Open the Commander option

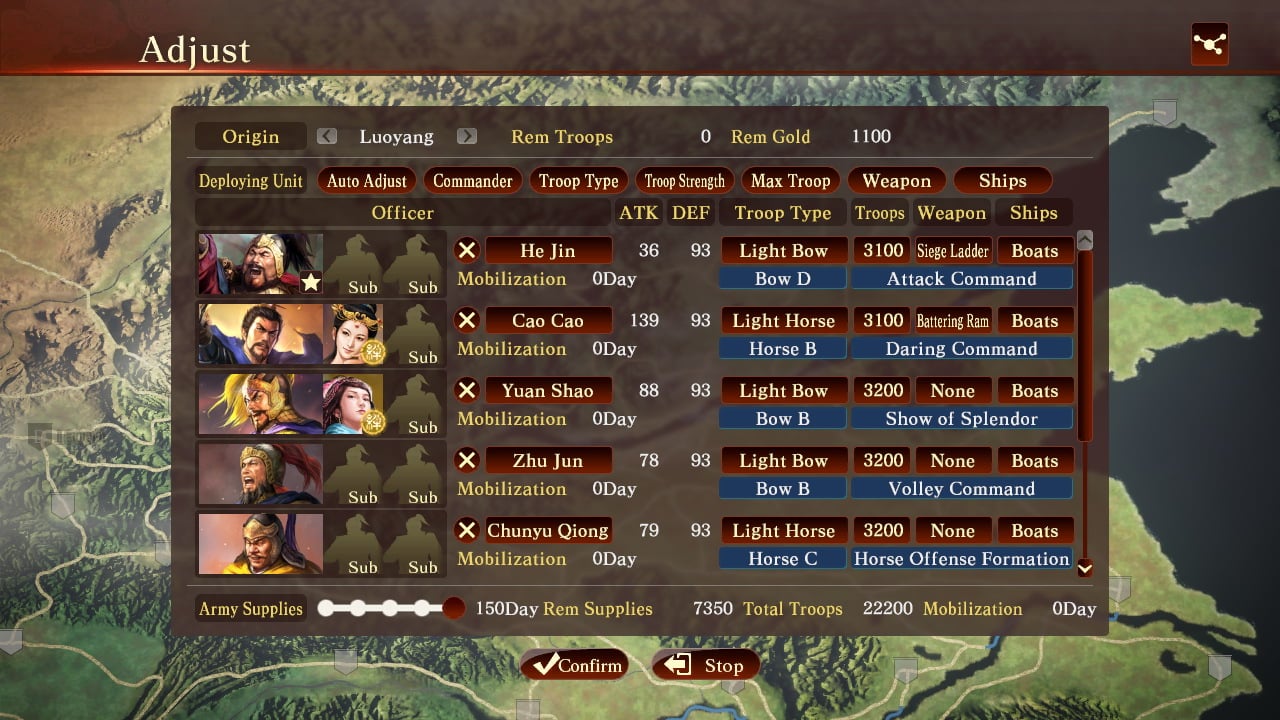point(472,181)
